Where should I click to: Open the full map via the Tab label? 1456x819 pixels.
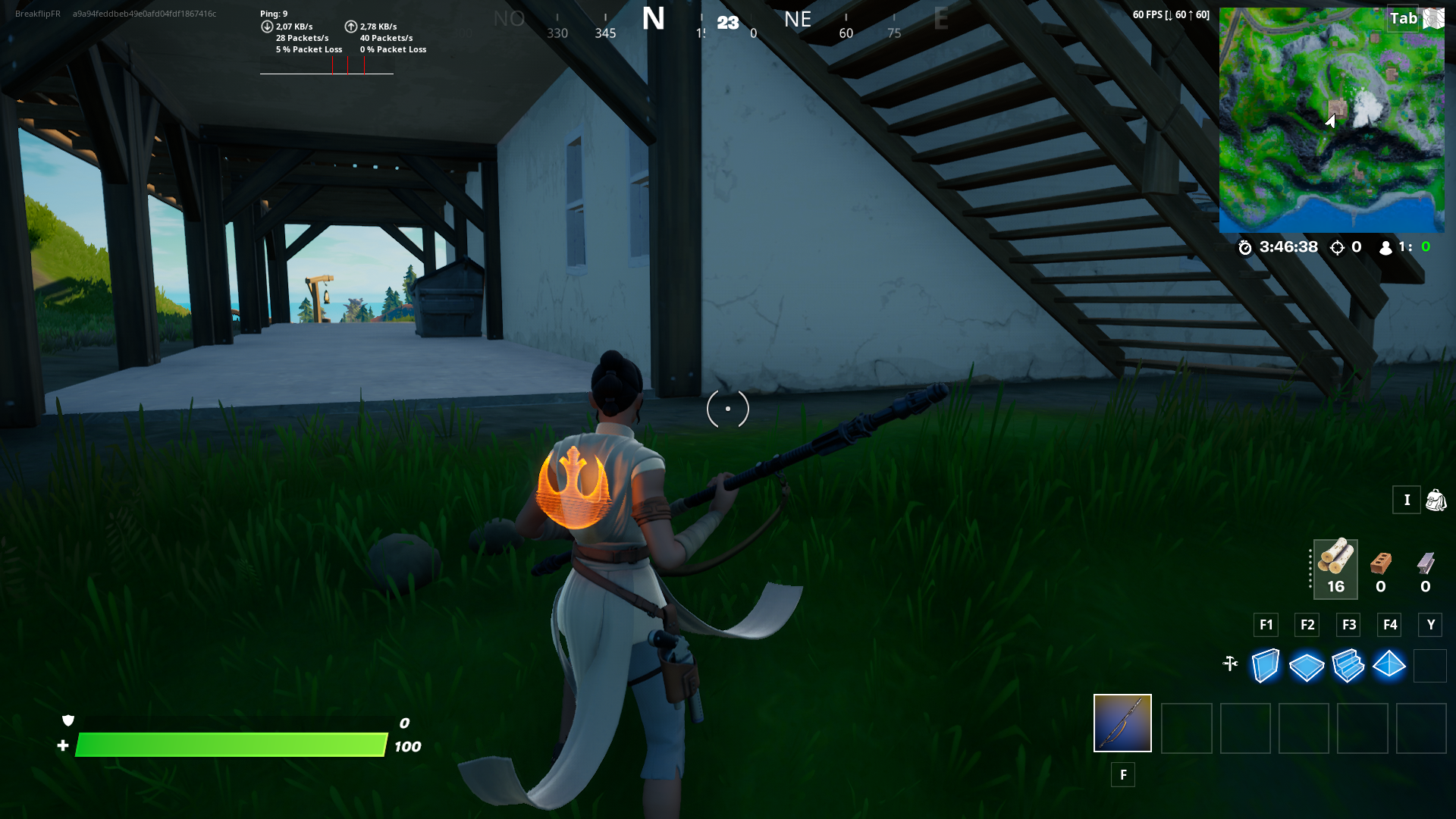pos(1404,18)
